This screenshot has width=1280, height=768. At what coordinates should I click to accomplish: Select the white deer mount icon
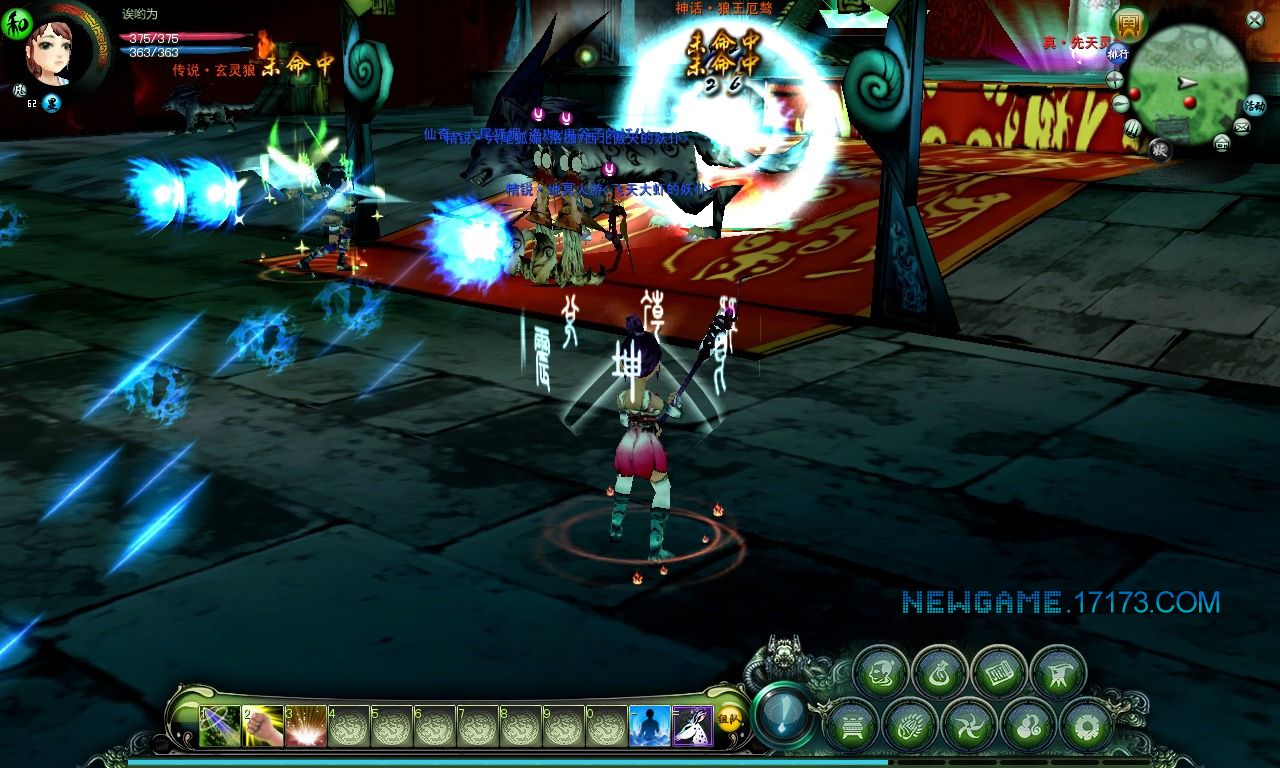[692, 726]
